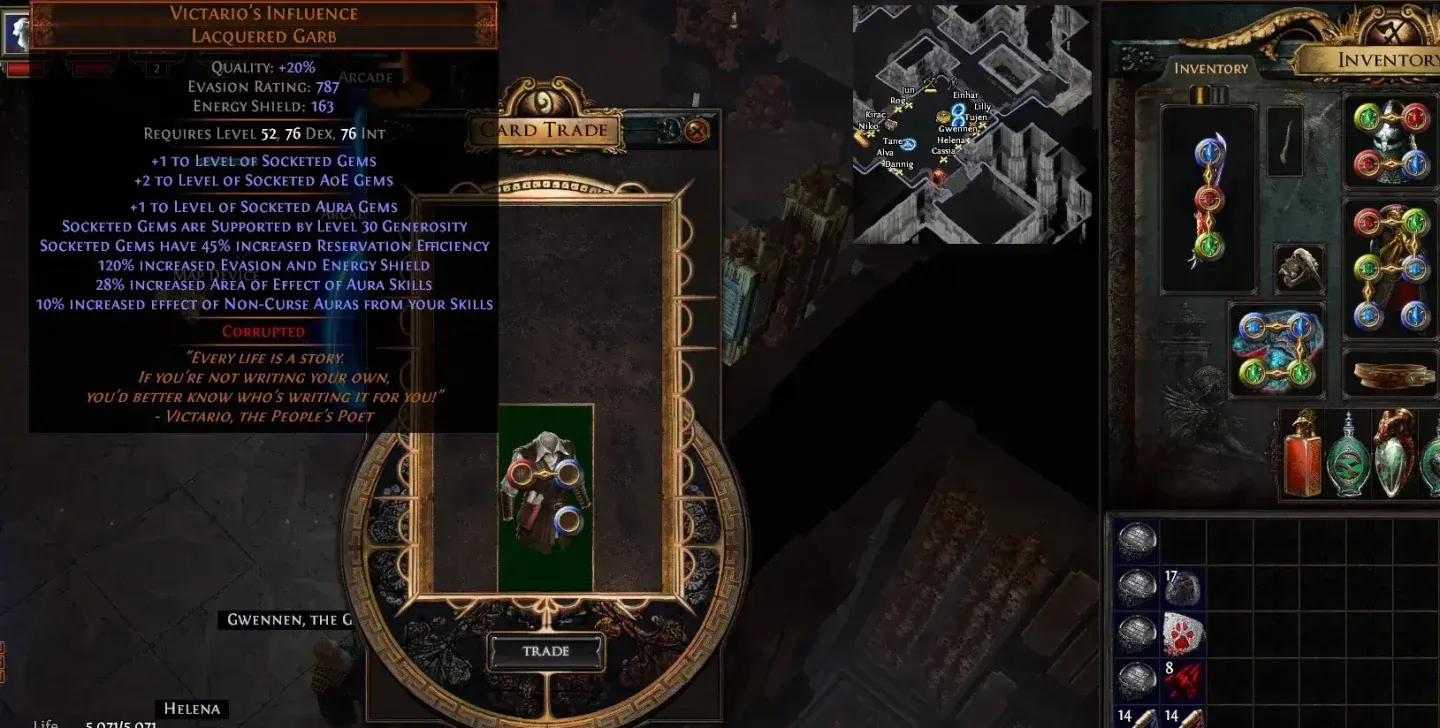Viewport: 1440px width, 728px height.
Task: Click the Trade button in Card Trade
Action: click(546, 651)
